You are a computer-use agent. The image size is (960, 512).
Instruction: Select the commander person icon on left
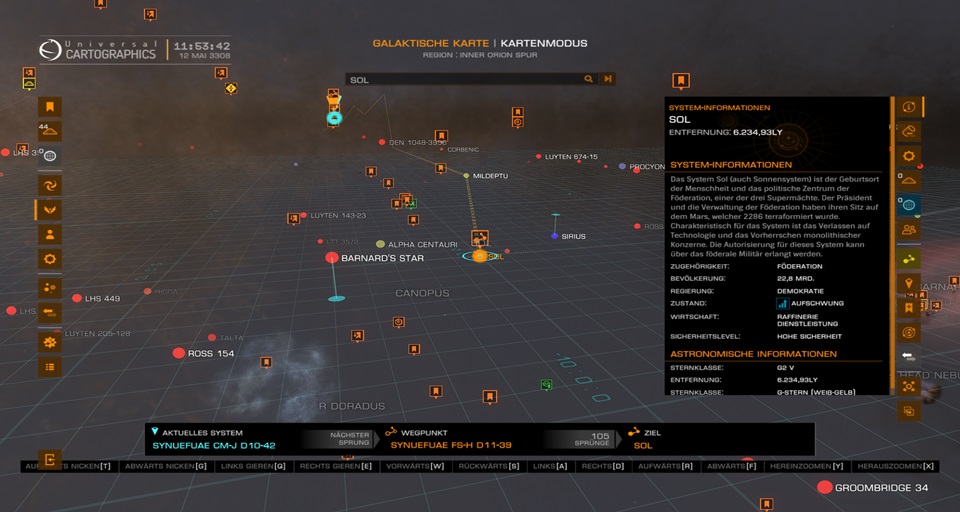click(50, 234)
